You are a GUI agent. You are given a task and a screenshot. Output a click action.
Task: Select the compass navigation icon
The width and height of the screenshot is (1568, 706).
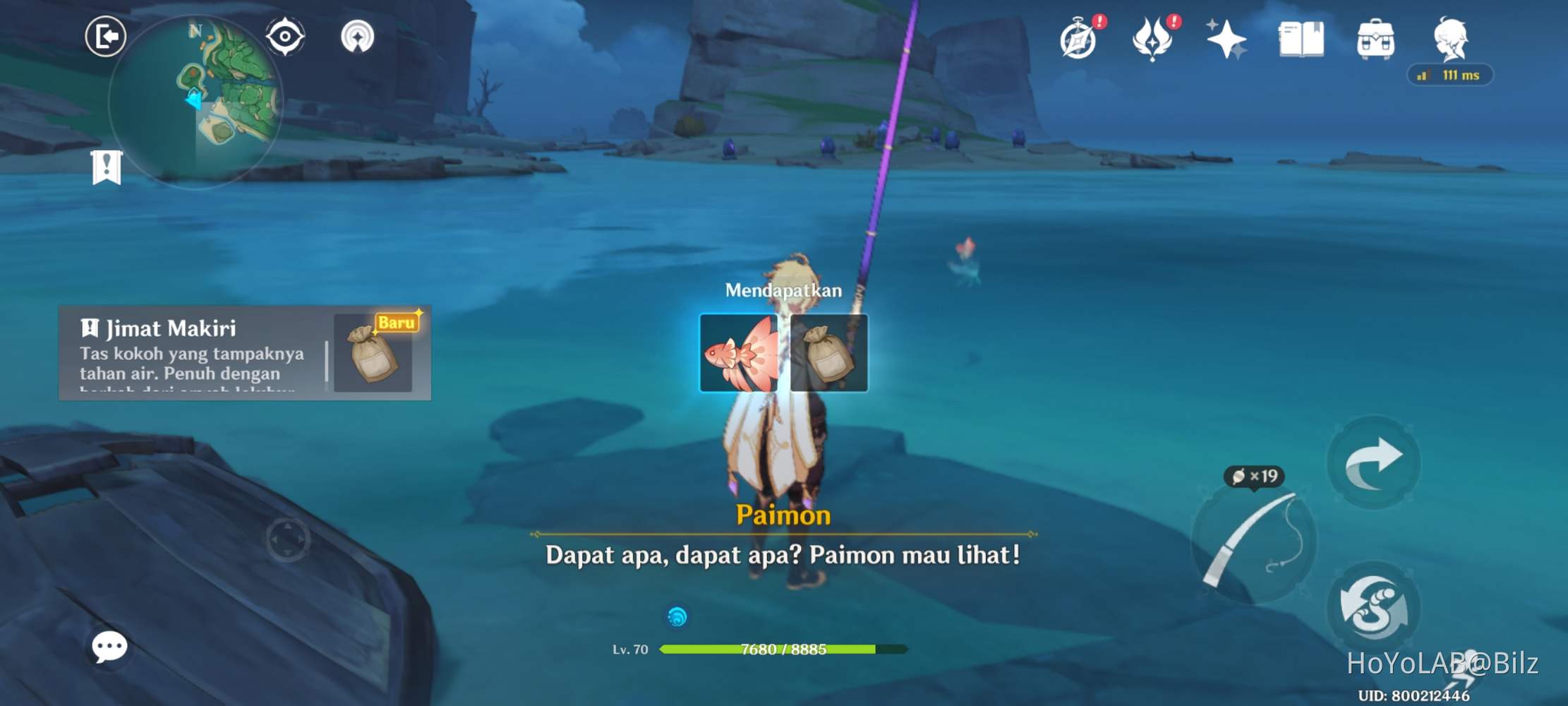284,35
